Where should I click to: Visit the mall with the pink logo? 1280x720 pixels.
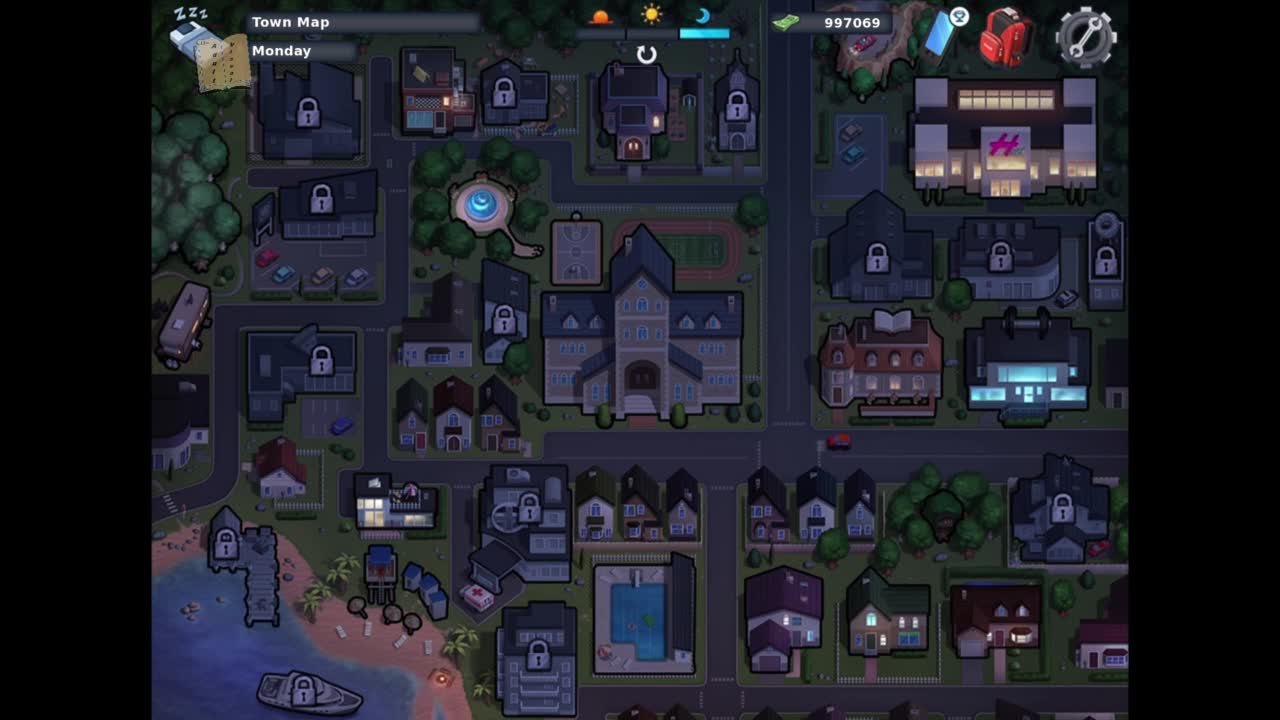1004,139
